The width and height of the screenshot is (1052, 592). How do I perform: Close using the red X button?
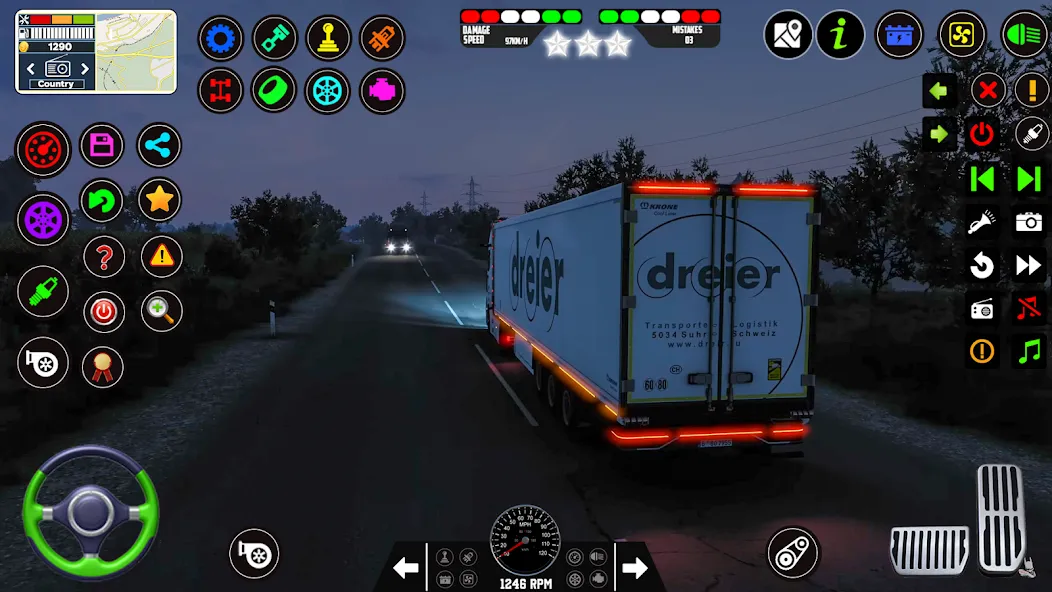coord(987,91)
